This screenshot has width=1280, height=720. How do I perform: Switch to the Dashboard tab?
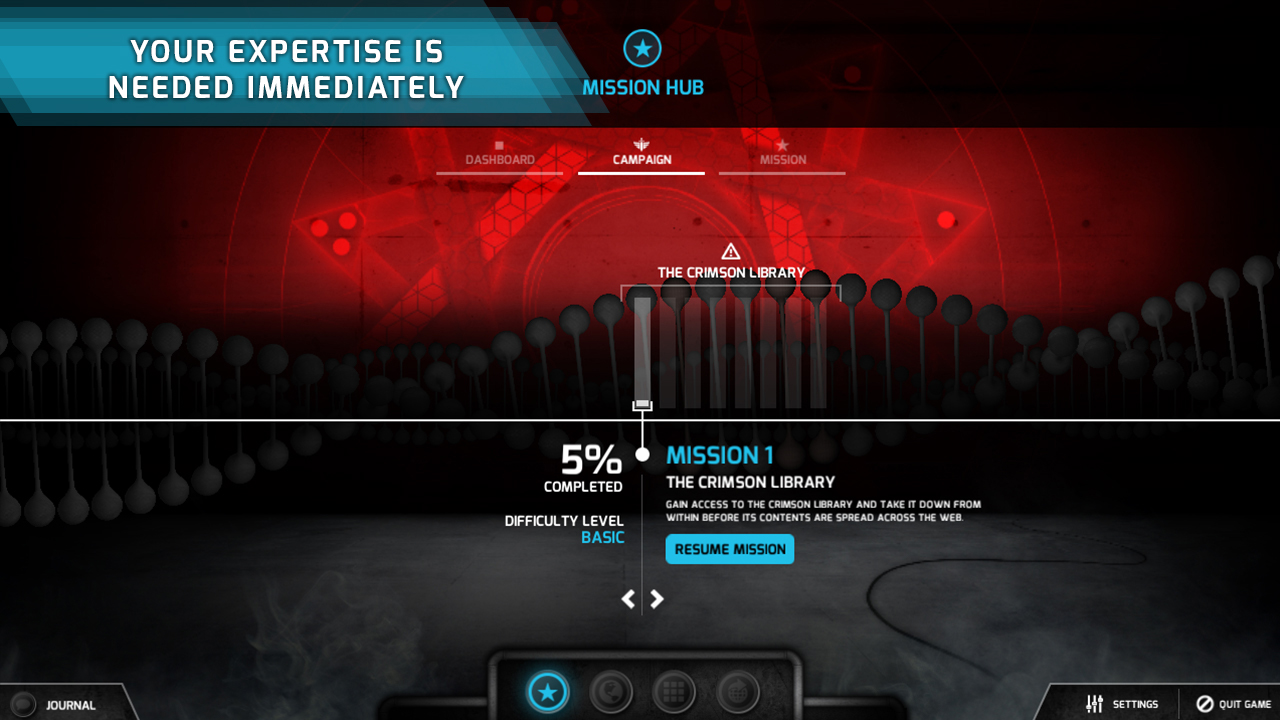point(499,158)
